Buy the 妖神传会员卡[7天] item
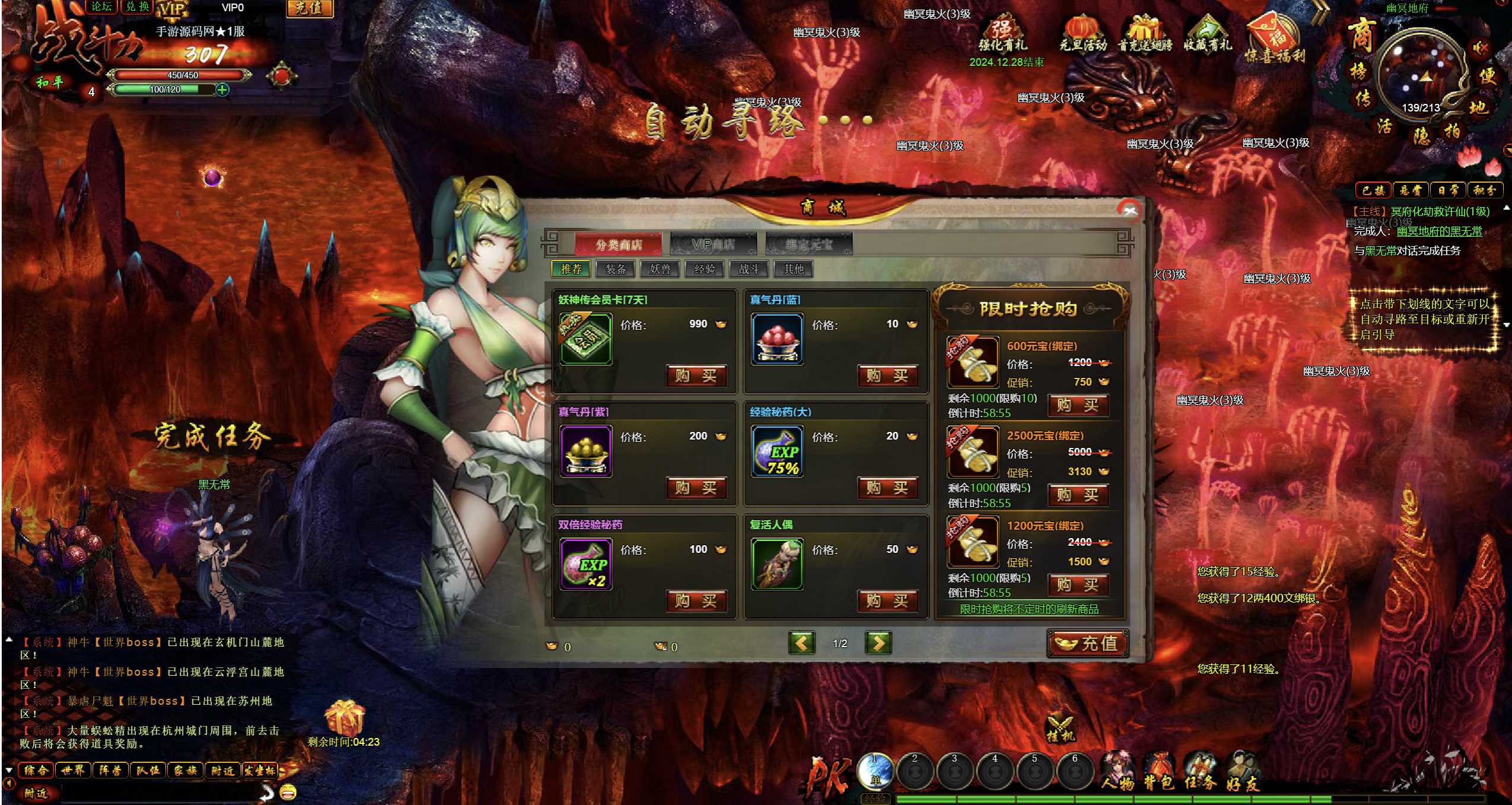 tap(696, 376)
